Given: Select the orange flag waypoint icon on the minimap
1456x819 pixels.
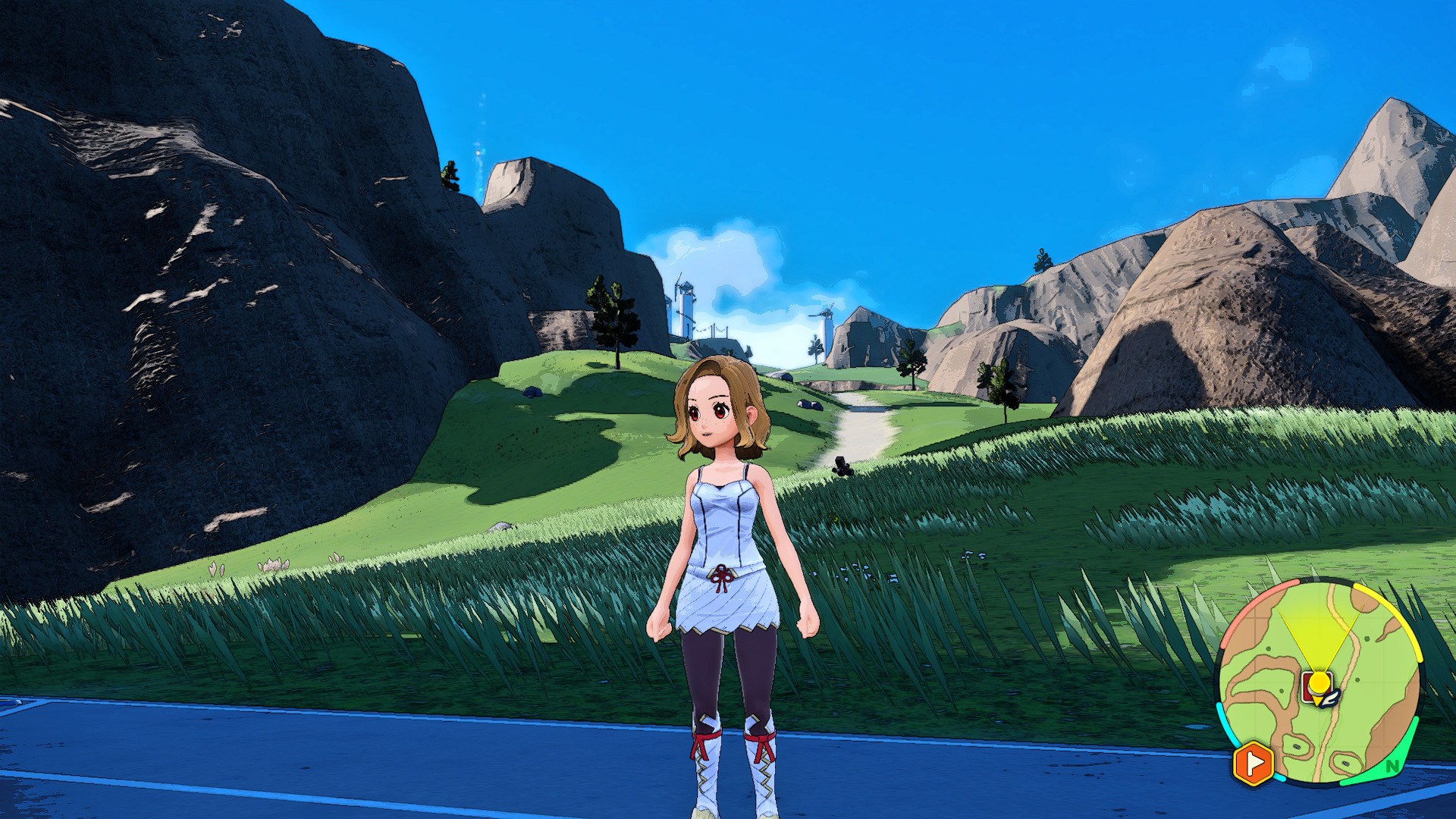Looking at the screenshot, I should click(1252, 762).
